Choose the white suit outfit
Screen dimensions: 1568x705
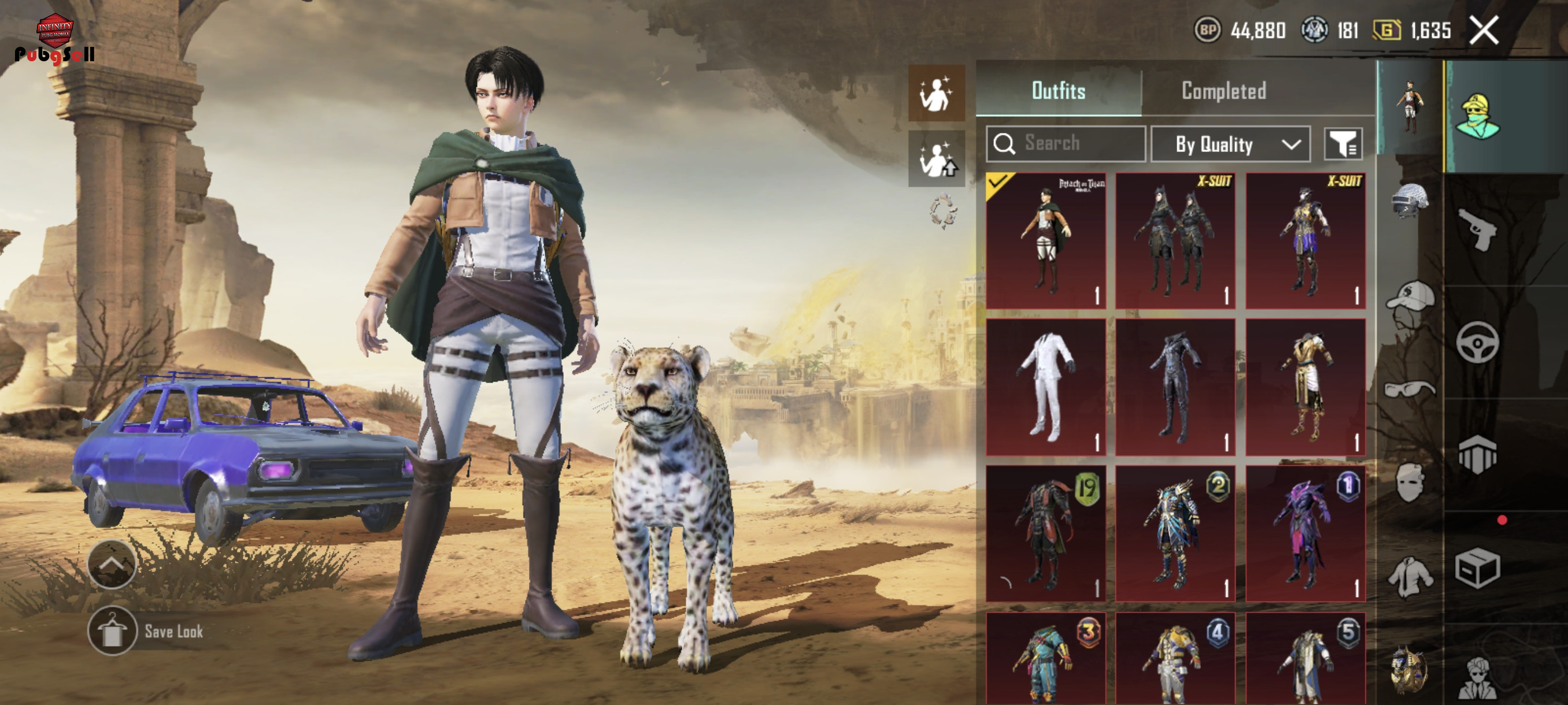[1045, 387]
